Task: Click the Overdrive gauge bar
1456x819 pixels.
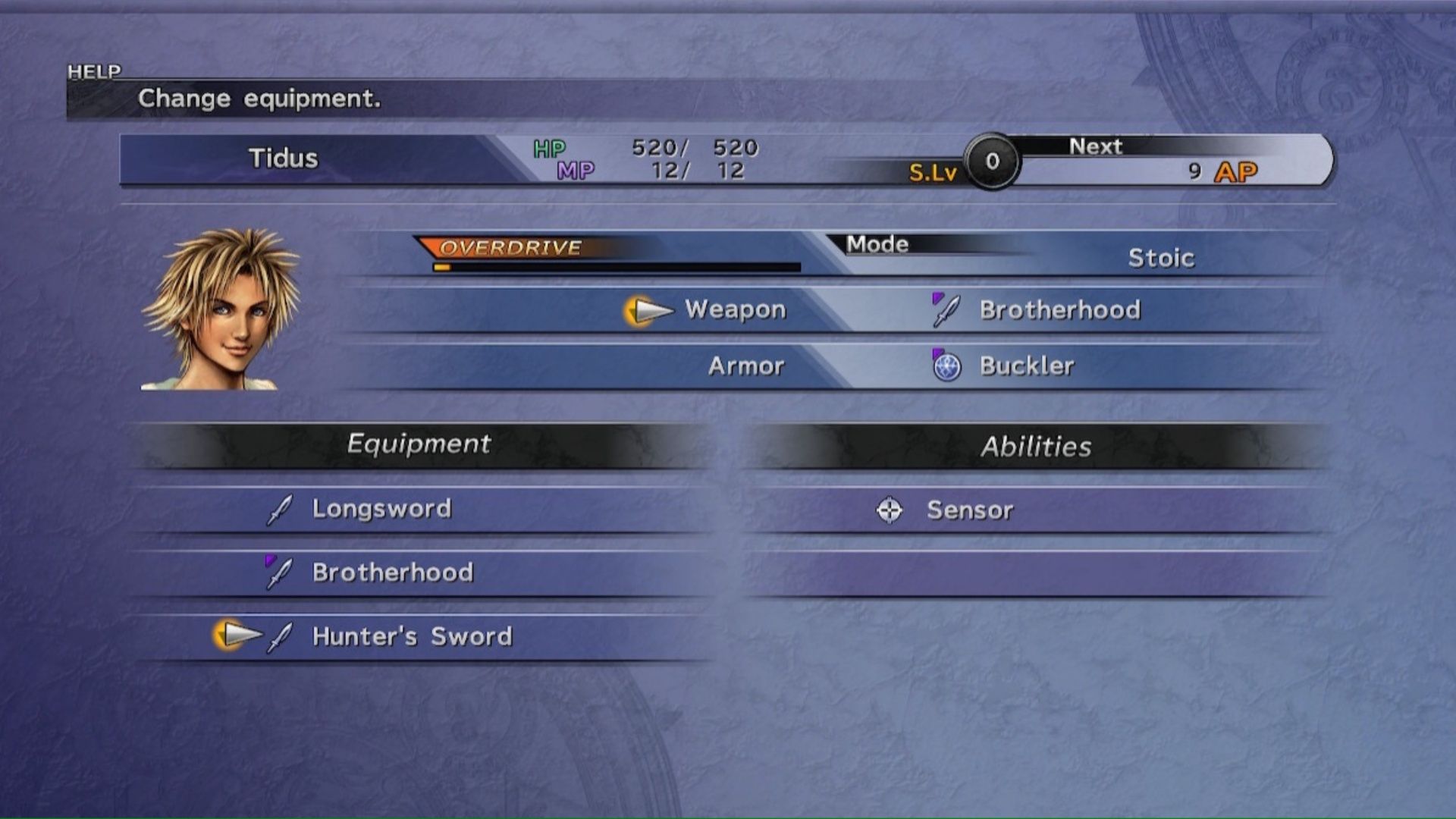Action: [614, 267]
